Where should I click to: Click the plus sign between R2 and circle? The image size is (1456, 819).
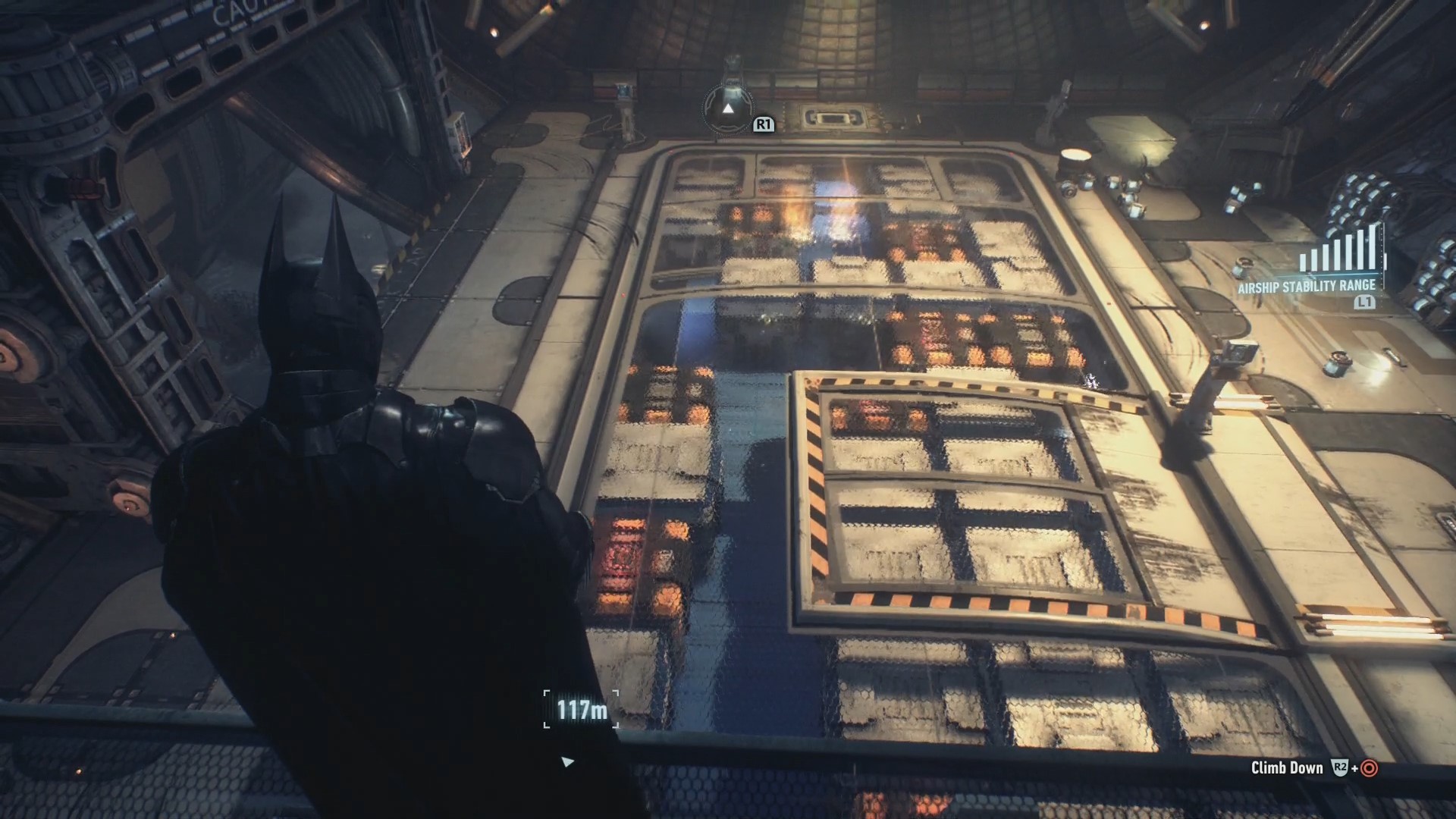[x=1354, y=770]
